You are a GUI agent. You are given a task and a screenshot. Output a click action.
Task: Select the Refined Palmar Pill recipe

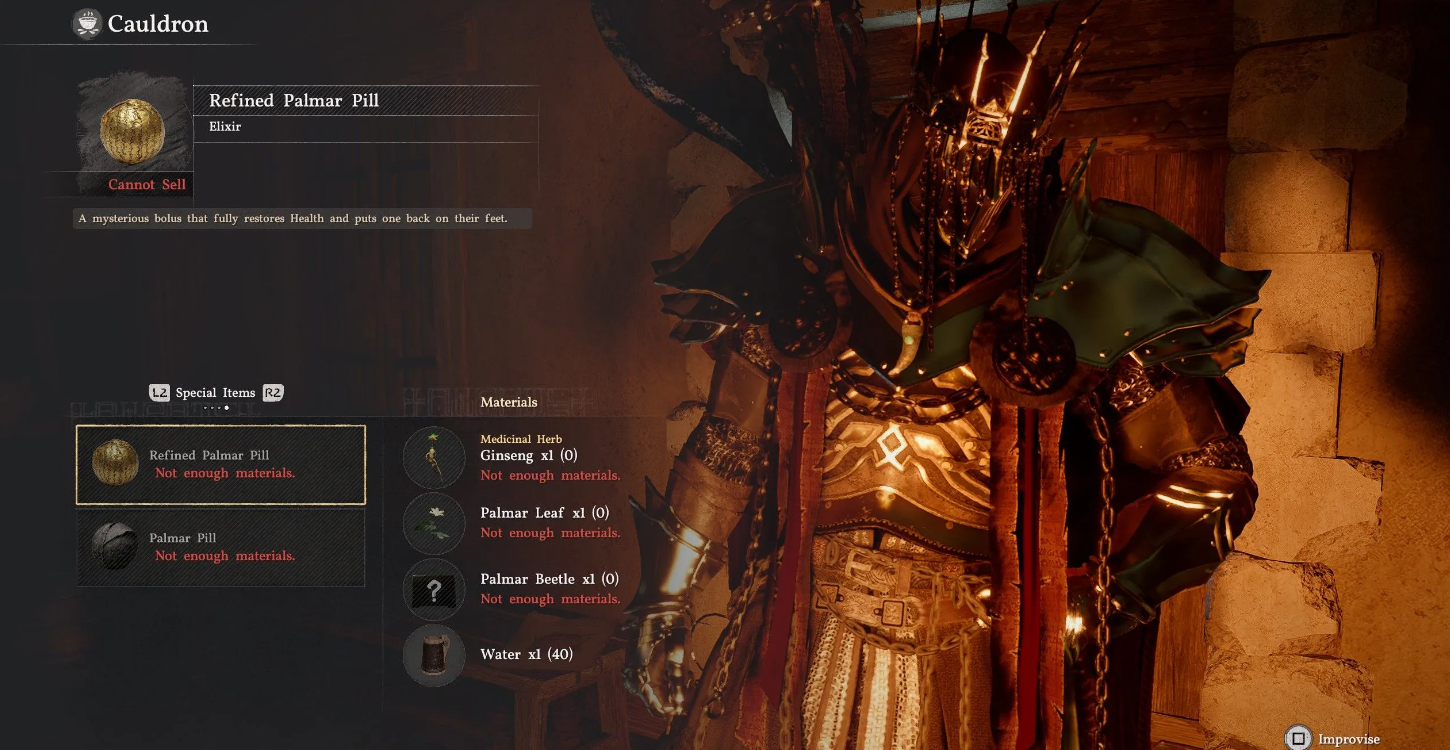[x=221, y=464]
